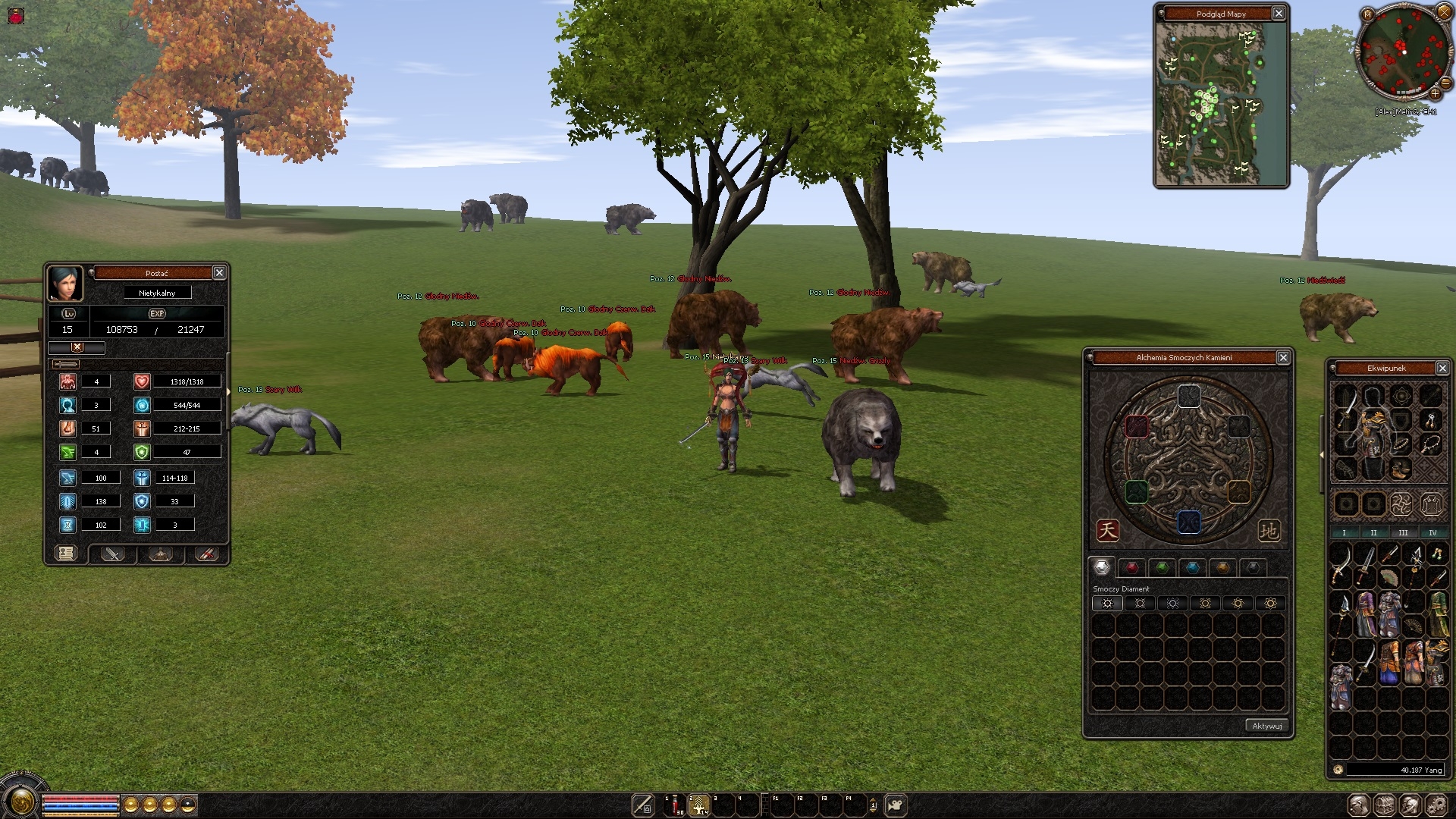Screen dimensions: 1456x819
Task: Switch to inventory page II
Action: click(x=1373, y=532)
